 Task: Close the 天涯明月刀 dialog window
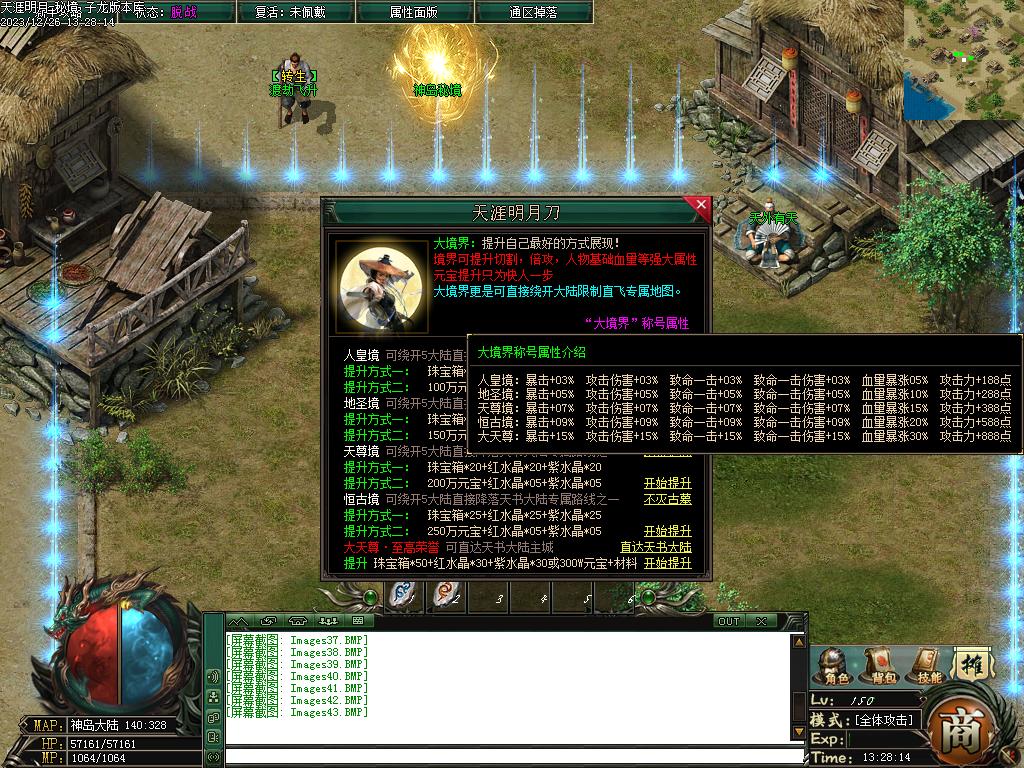tap(701, 206)
